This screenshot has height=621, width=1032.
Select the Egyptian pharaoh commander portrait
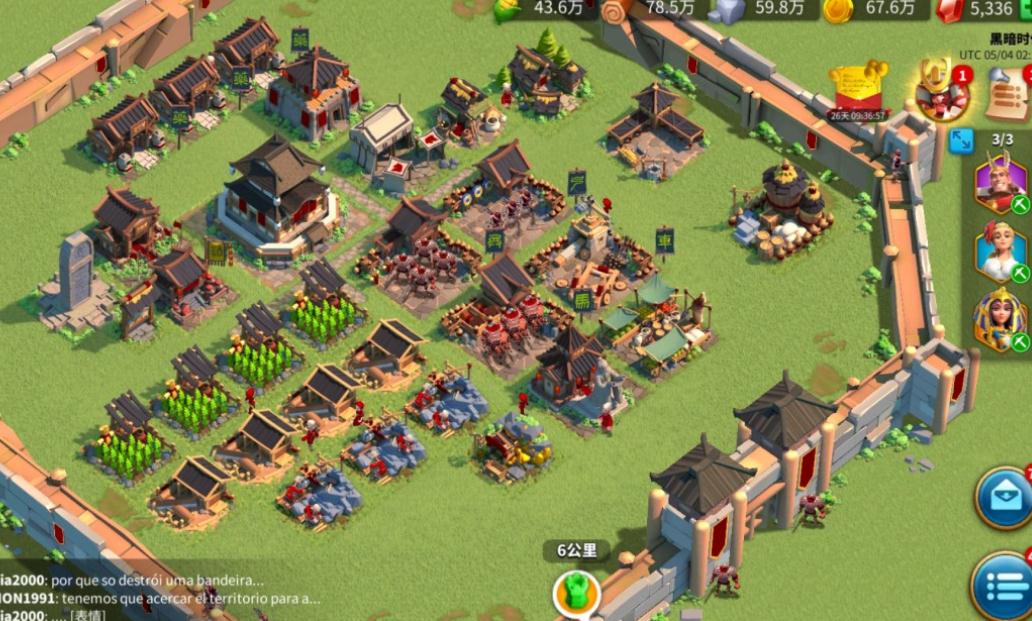point(1000,320)
